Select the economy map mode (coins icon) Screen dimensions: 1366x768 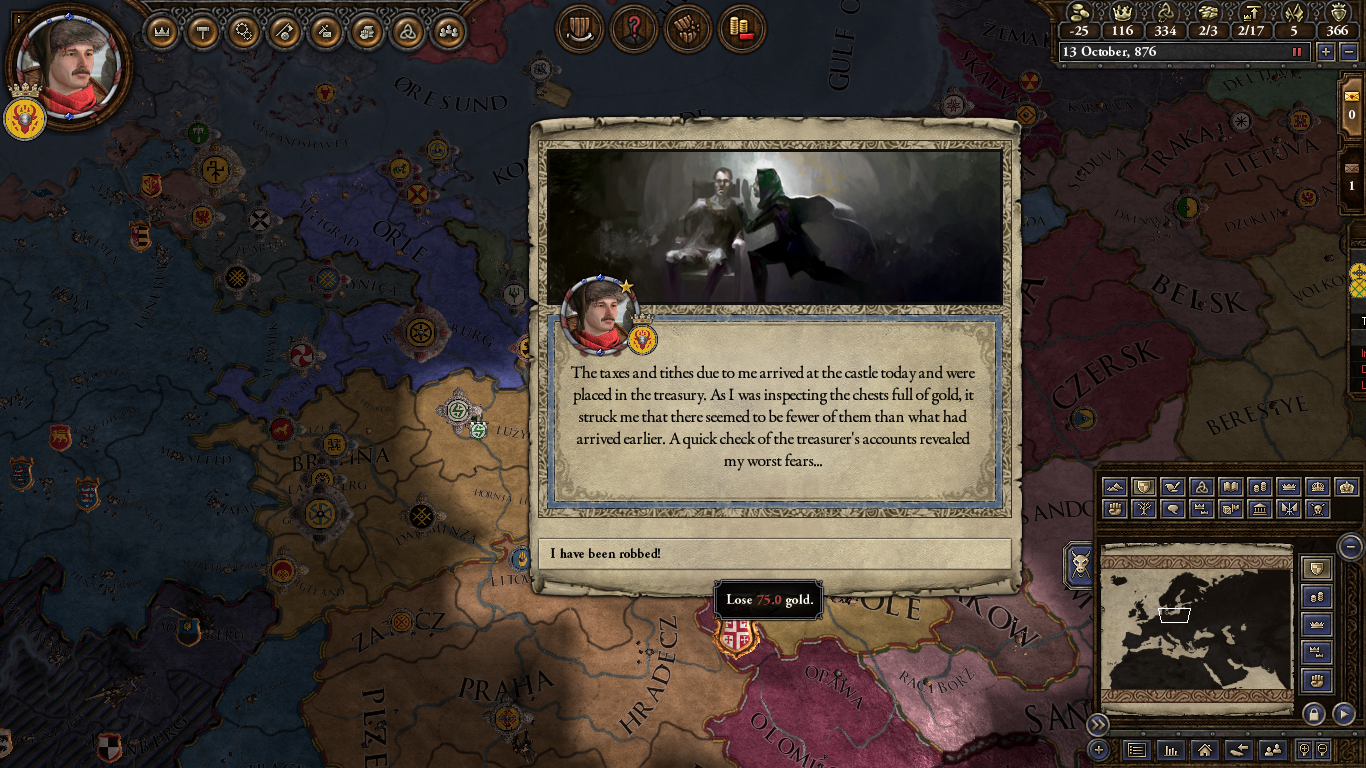[1258, 487]
